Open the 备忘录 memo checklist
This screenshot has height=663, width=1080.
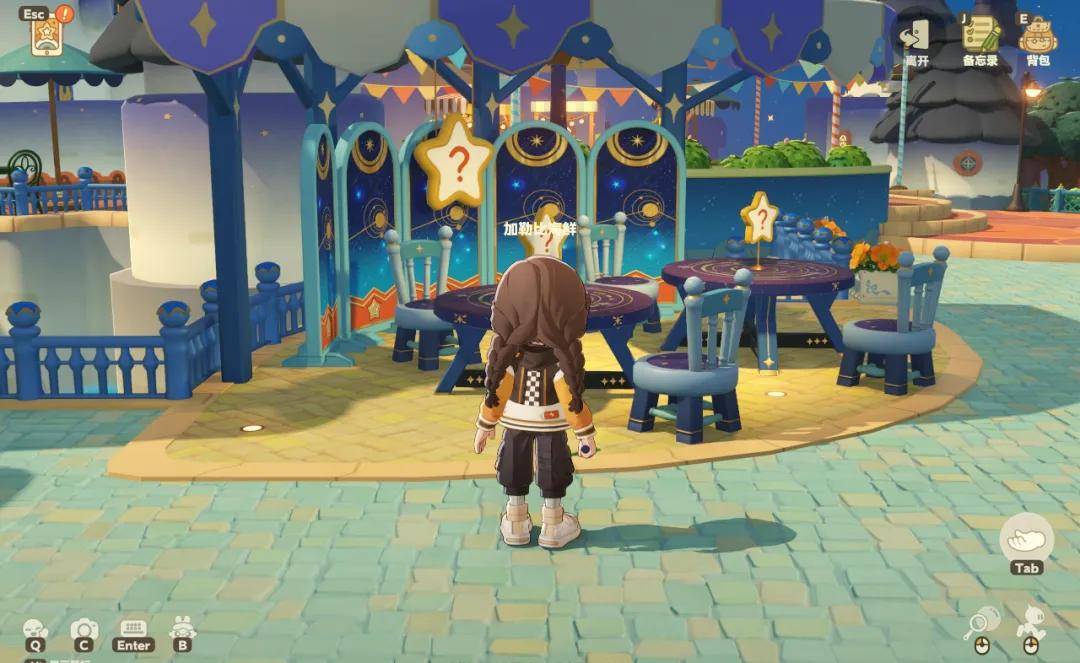tap(981, 37)
